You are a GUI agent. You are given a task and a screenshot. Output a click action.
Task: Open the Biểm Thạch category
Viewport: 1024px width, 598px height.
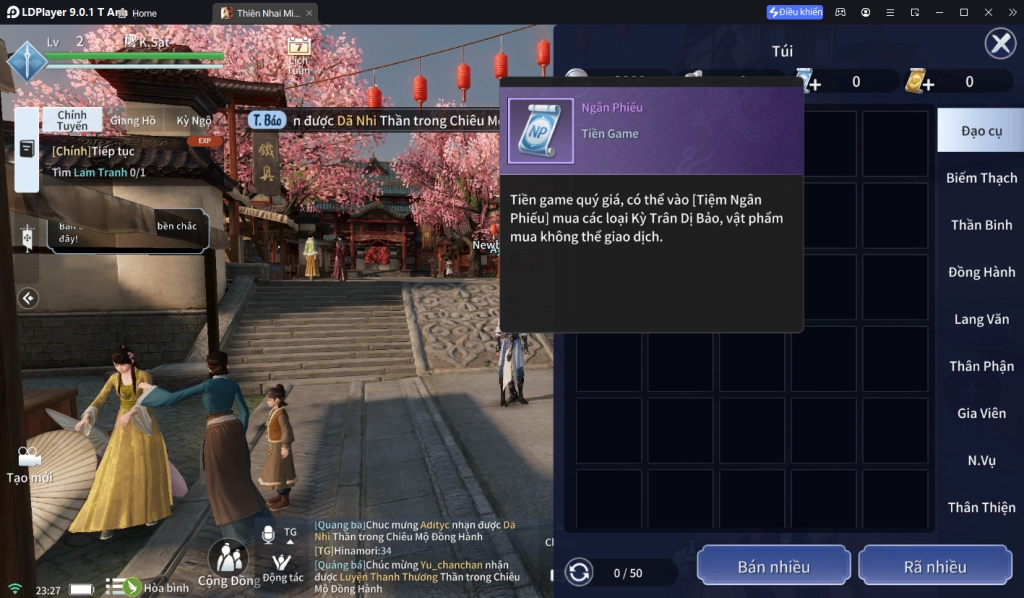click(x=981, y=178)
